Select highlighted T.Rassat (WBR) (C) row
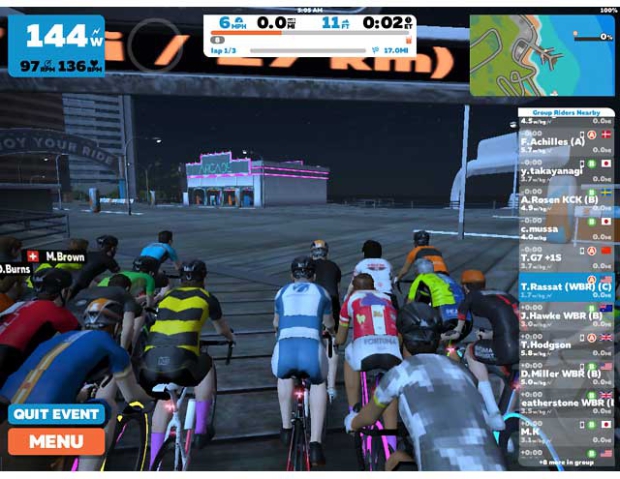The width and height of the screenshot is (620, 479). tap(566, 287)
